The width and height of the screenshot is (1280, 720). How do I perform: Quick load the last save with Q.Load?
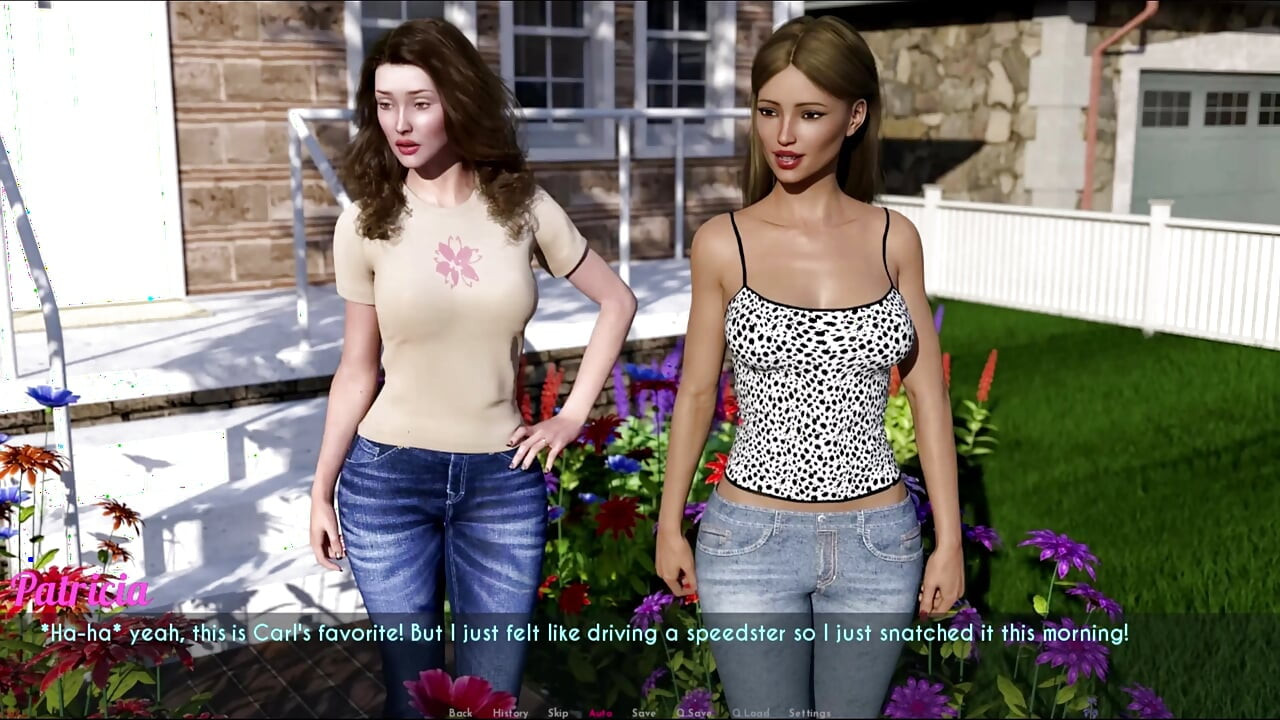pyautogui.click(x=751, y=712)
